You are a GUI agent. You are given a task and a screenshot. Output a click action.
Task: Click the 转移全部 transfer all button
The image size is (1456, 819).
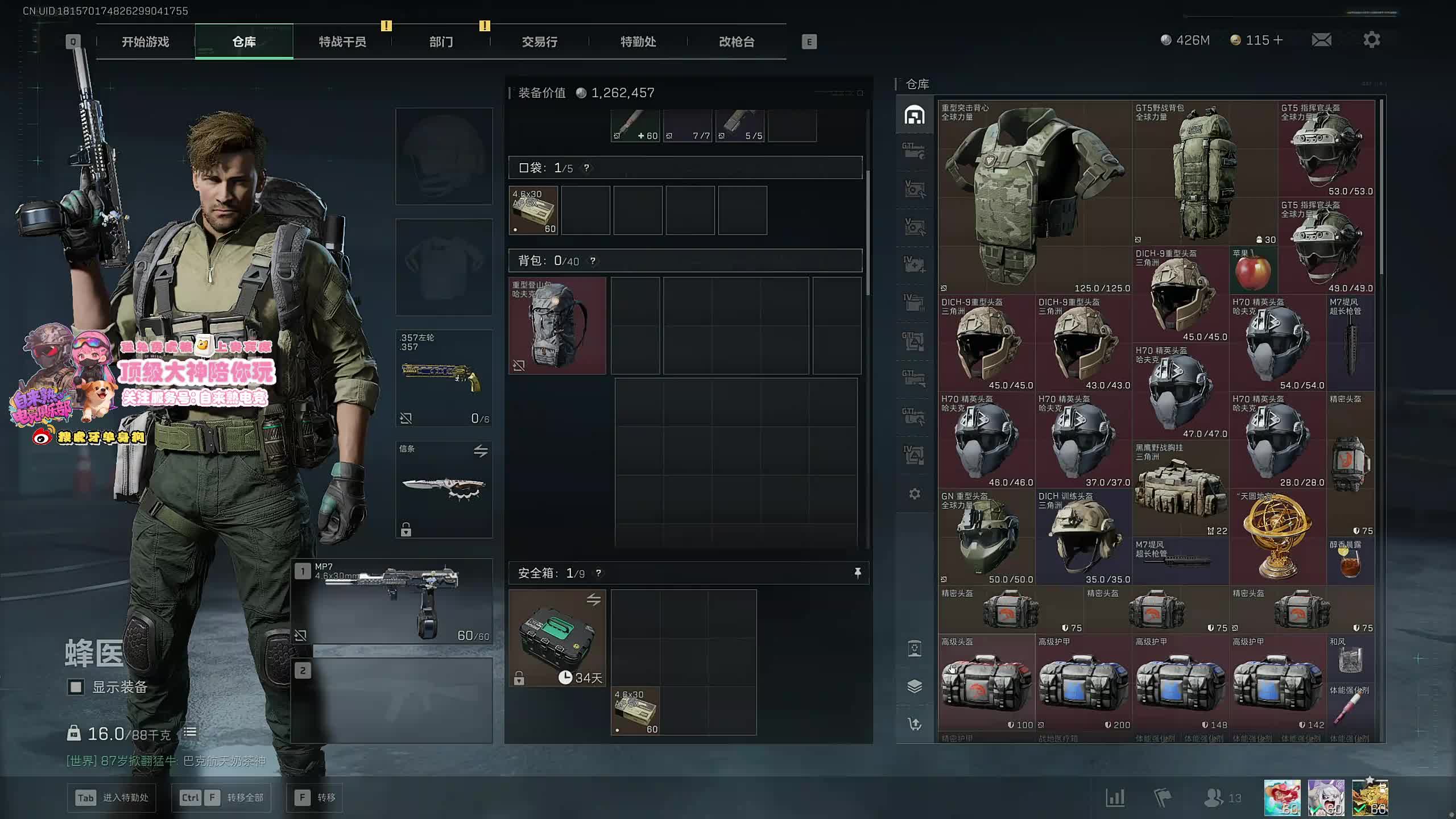point(221,797)
